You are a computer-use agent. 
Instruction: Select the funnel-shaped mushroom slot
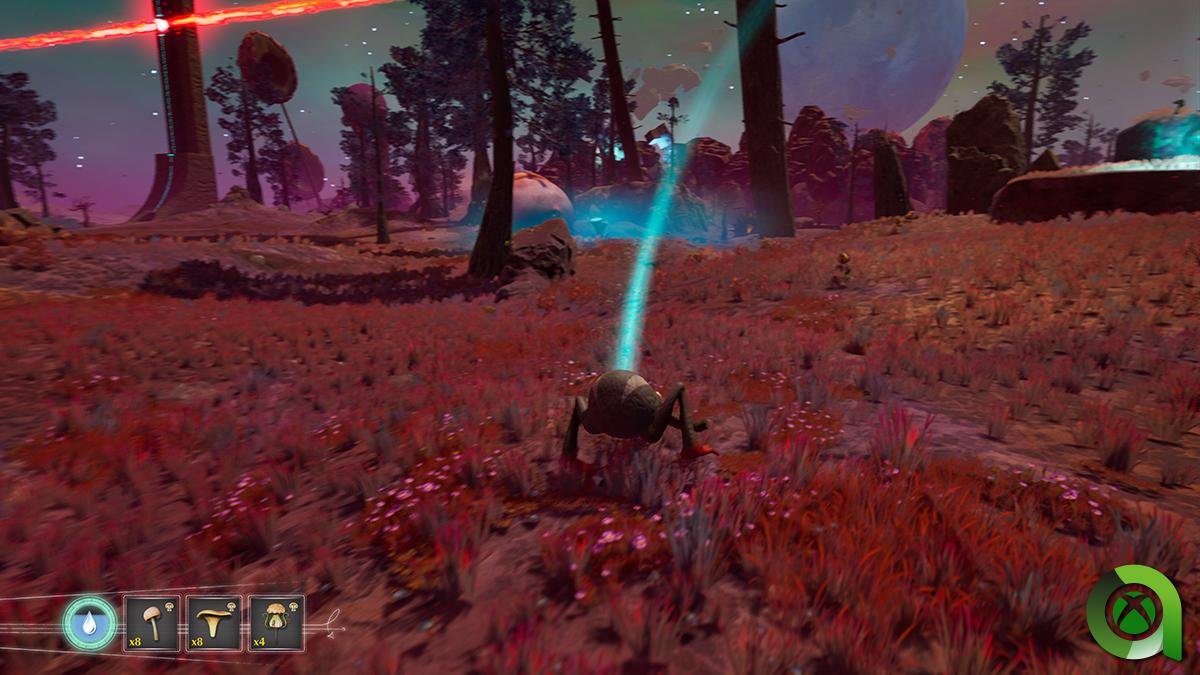213,623
